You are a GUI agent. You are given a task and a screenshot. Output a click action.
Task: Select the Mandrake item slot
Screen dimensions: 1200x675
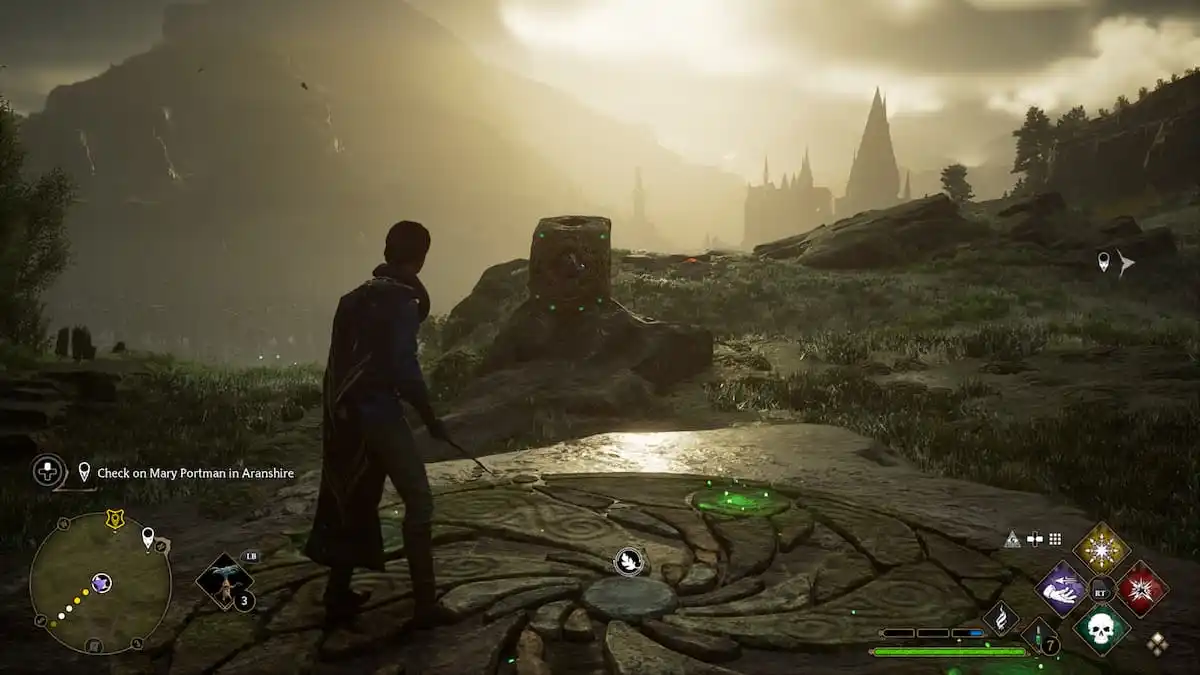(x=224, y=581)
